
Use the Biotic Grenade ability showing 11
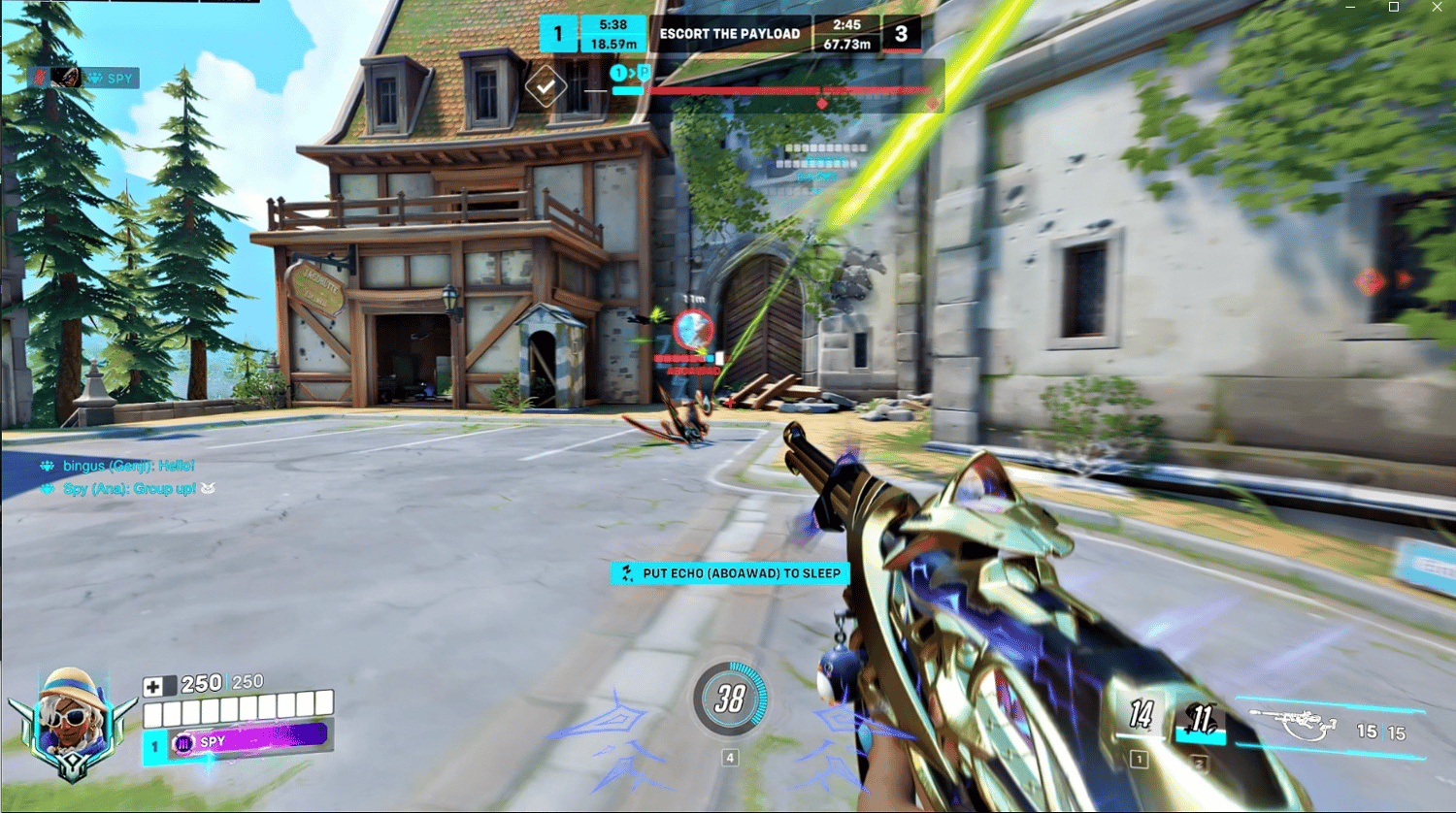1202,719
